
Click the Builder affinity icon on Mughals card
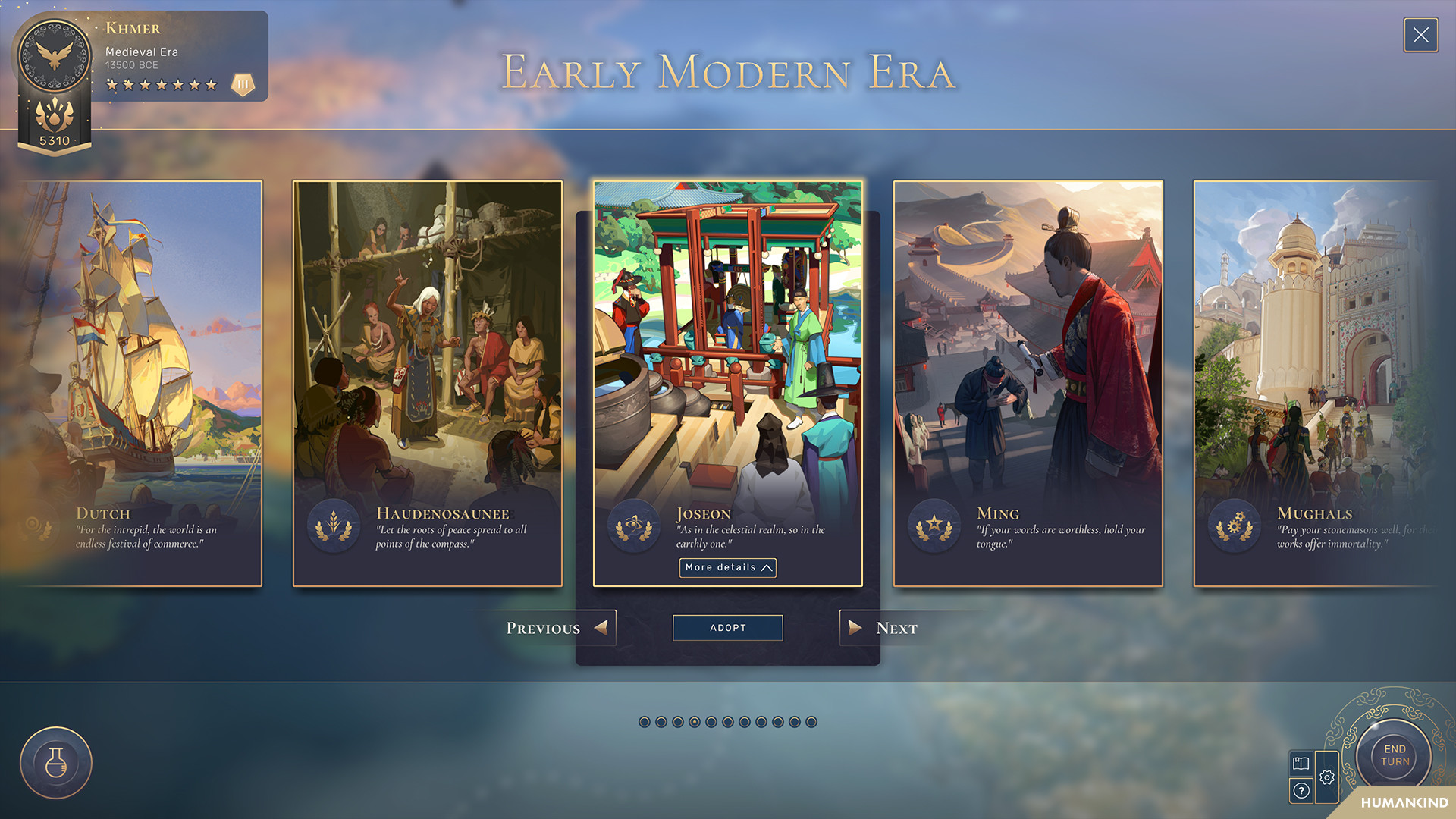pos(1235,525)
